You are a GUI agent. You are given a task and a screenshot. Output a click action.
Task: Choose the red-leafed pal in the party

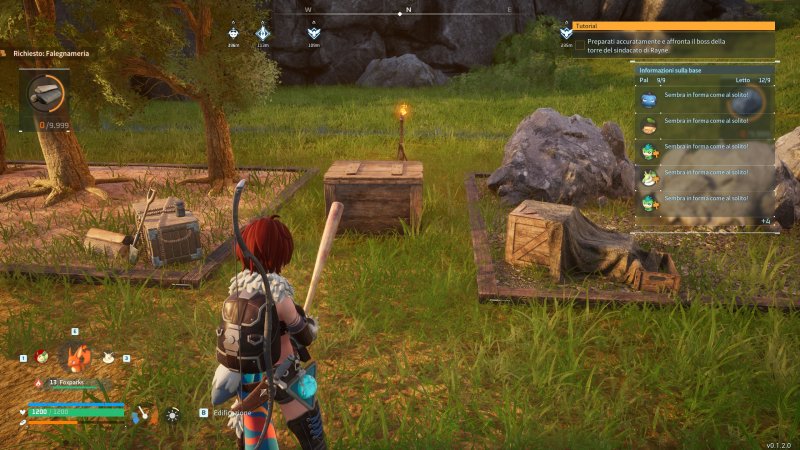(x=41, y=355)
